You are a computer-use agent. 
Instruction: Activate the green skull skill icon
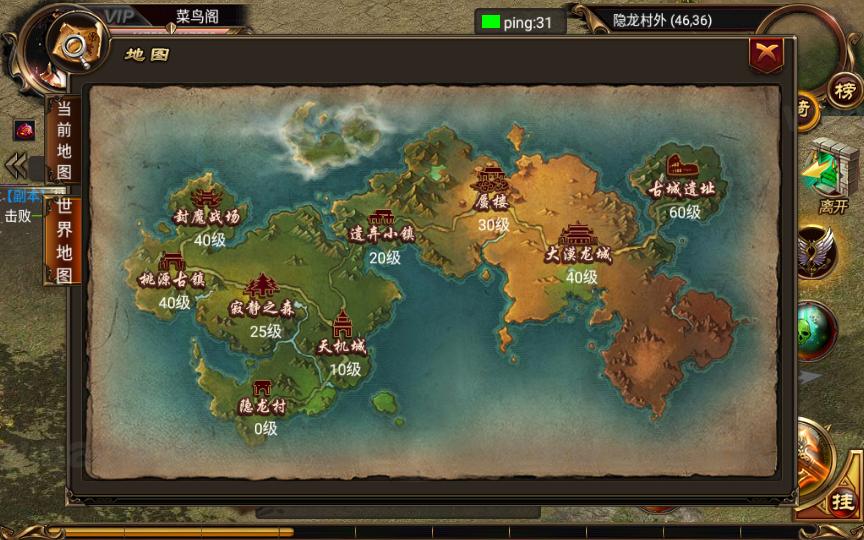[x=818, y=330]
